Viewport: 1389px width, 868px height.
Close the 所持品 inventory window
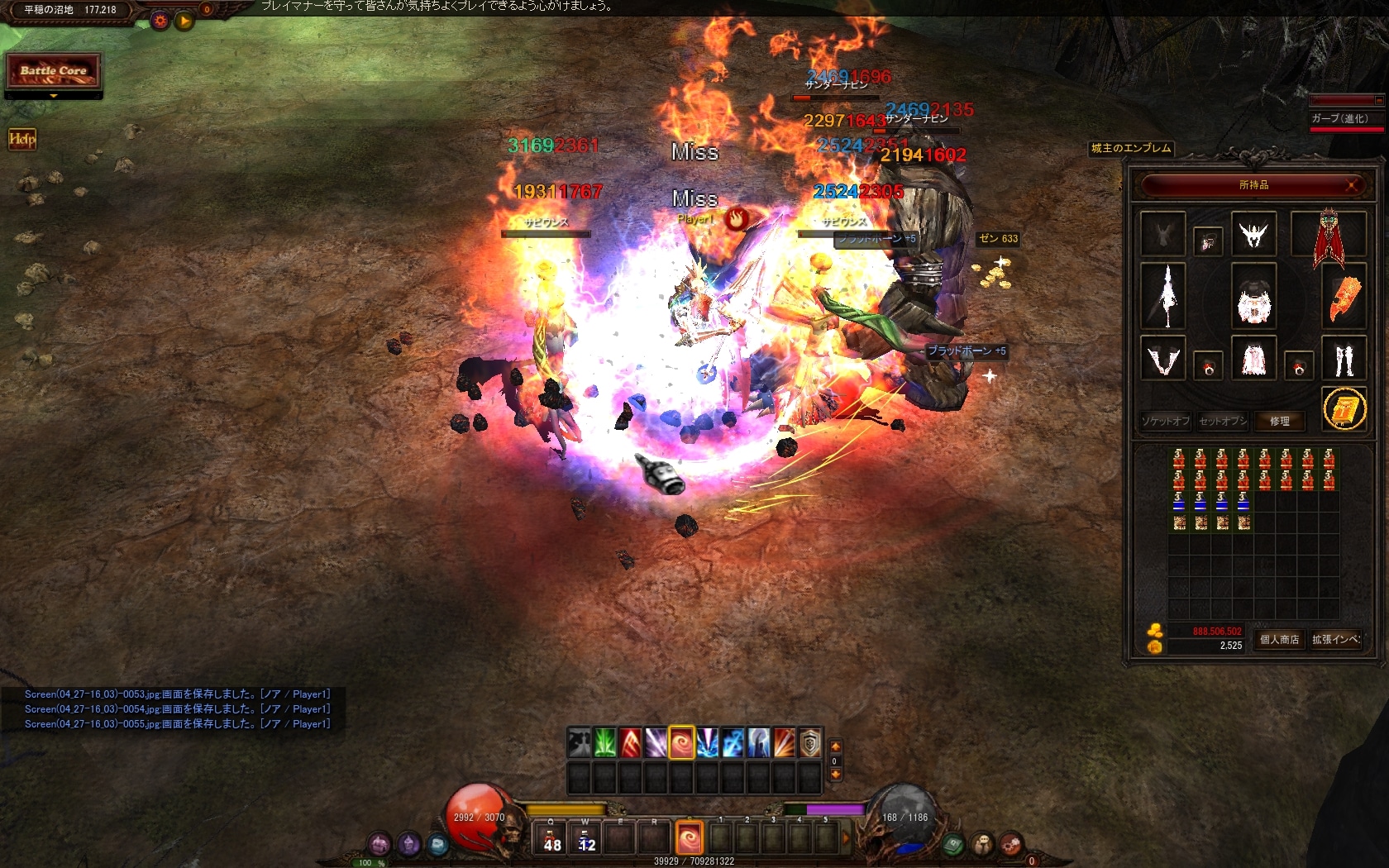[x=1353, y=185]
